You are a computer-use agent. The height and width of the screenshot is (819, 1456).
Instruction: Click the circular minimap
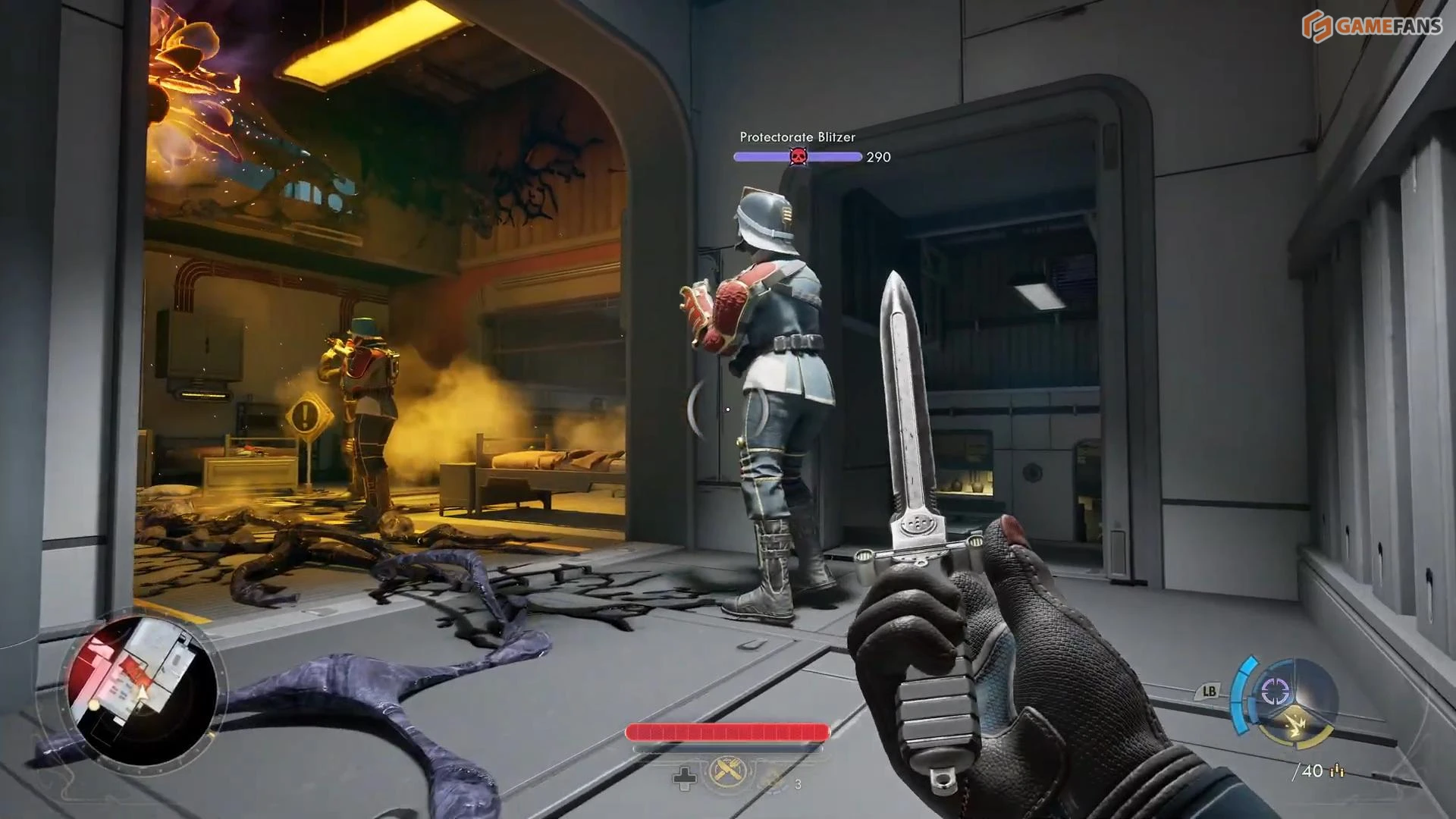tap(142, 690)
